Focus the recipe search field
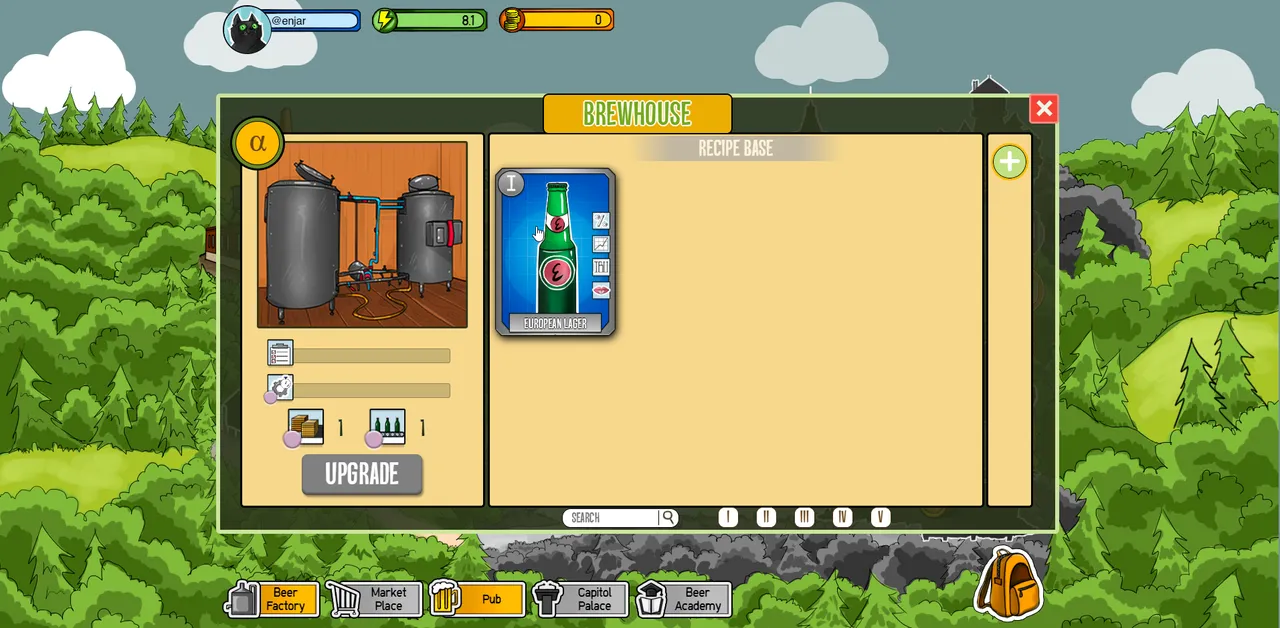The height and width of the screenshot is (628, 1280). pyautogui.click(x=612, y=518)
